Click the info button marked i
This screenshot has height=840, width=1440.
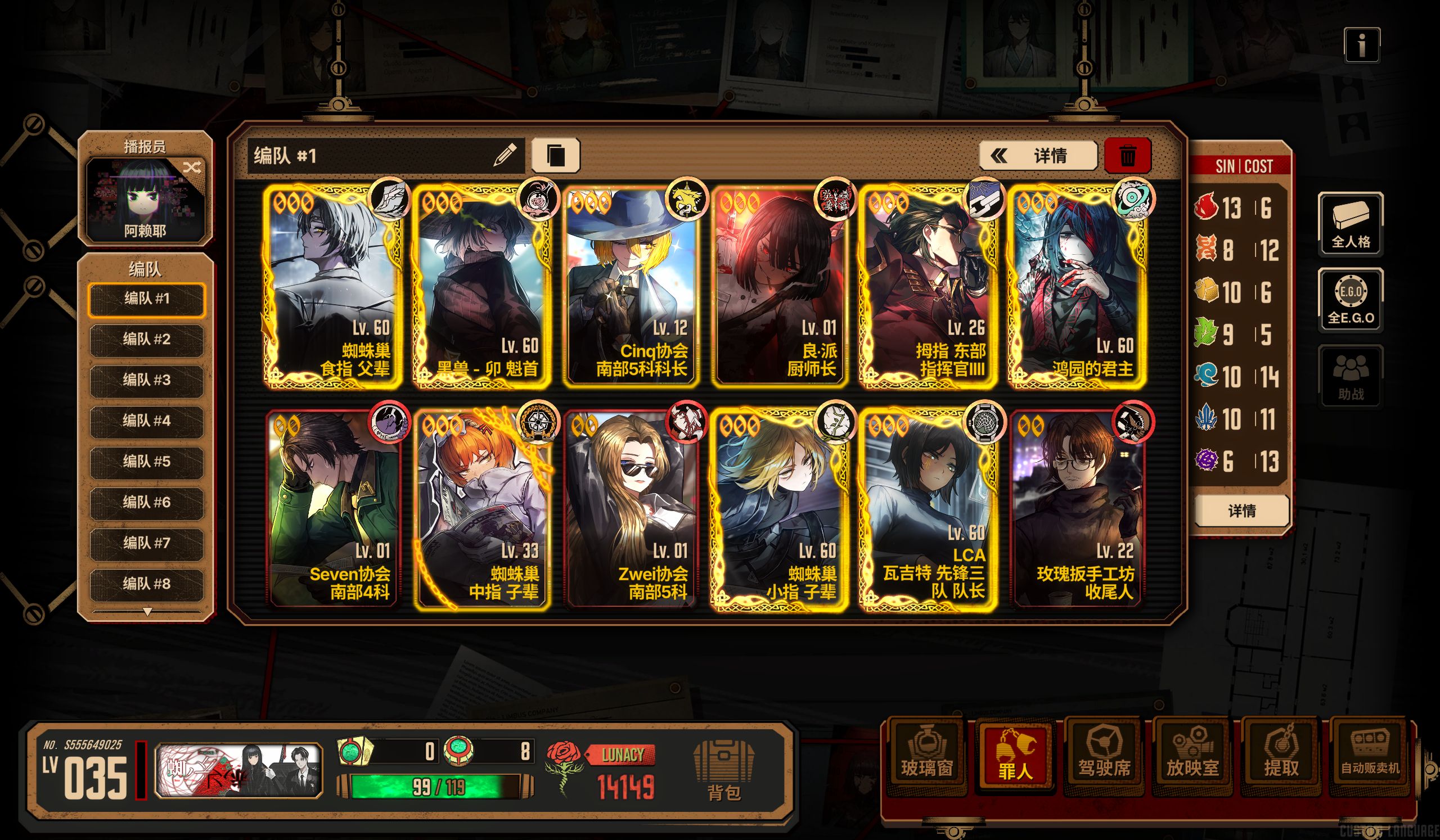[1362, 44]
